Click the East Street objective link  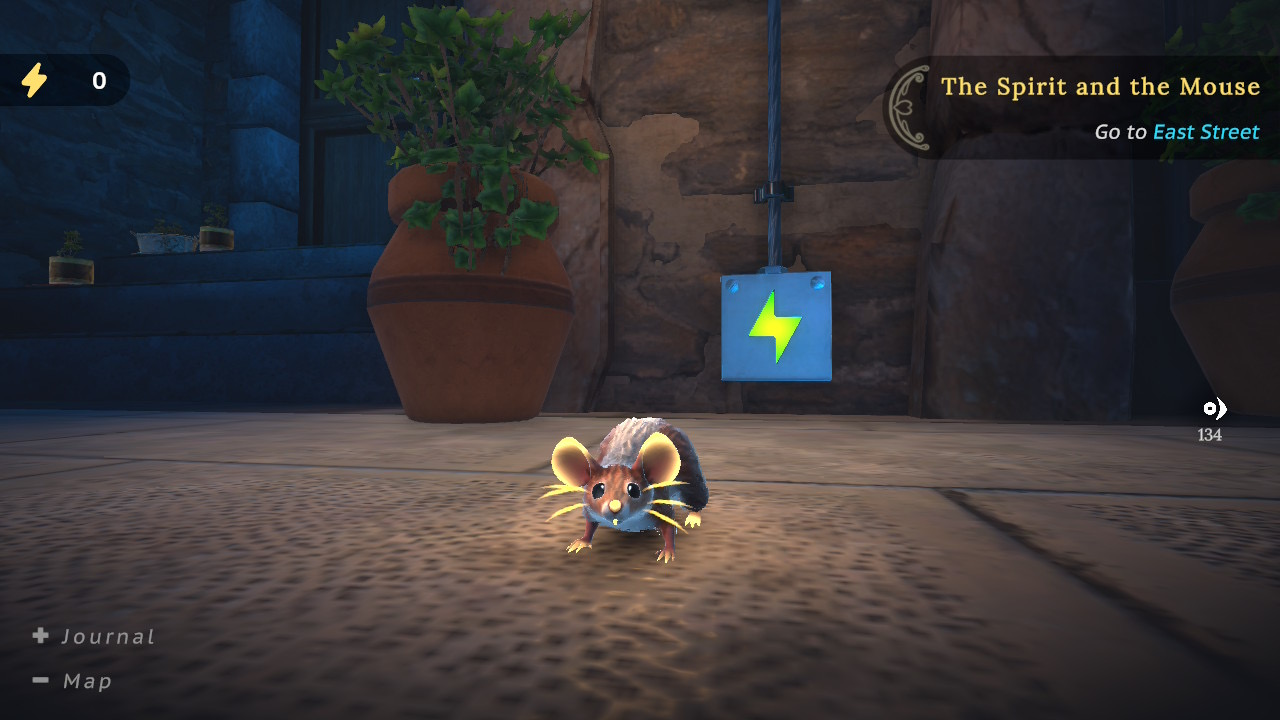[x=1205, y=132]
